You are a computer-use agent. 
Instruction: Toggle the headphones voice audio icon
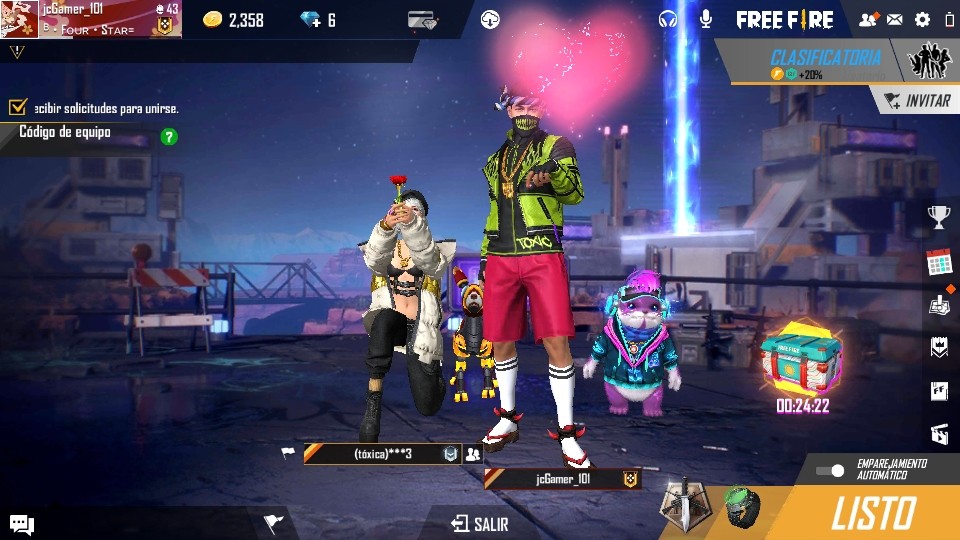point(668,19)
